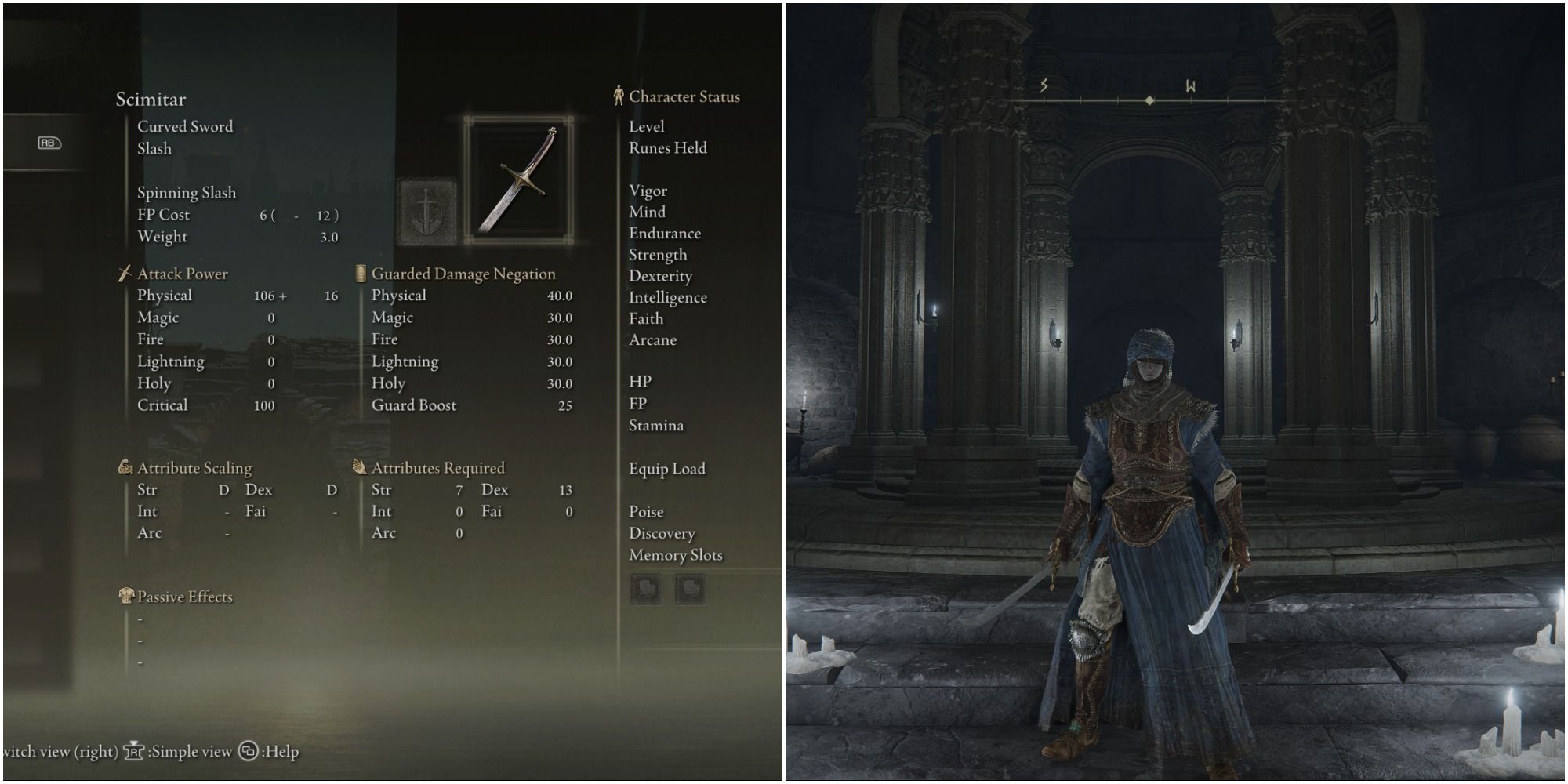Toggle the first Memory Slot indicator
The height and width of the screenshot is (784, 1568).
[644, 589]
